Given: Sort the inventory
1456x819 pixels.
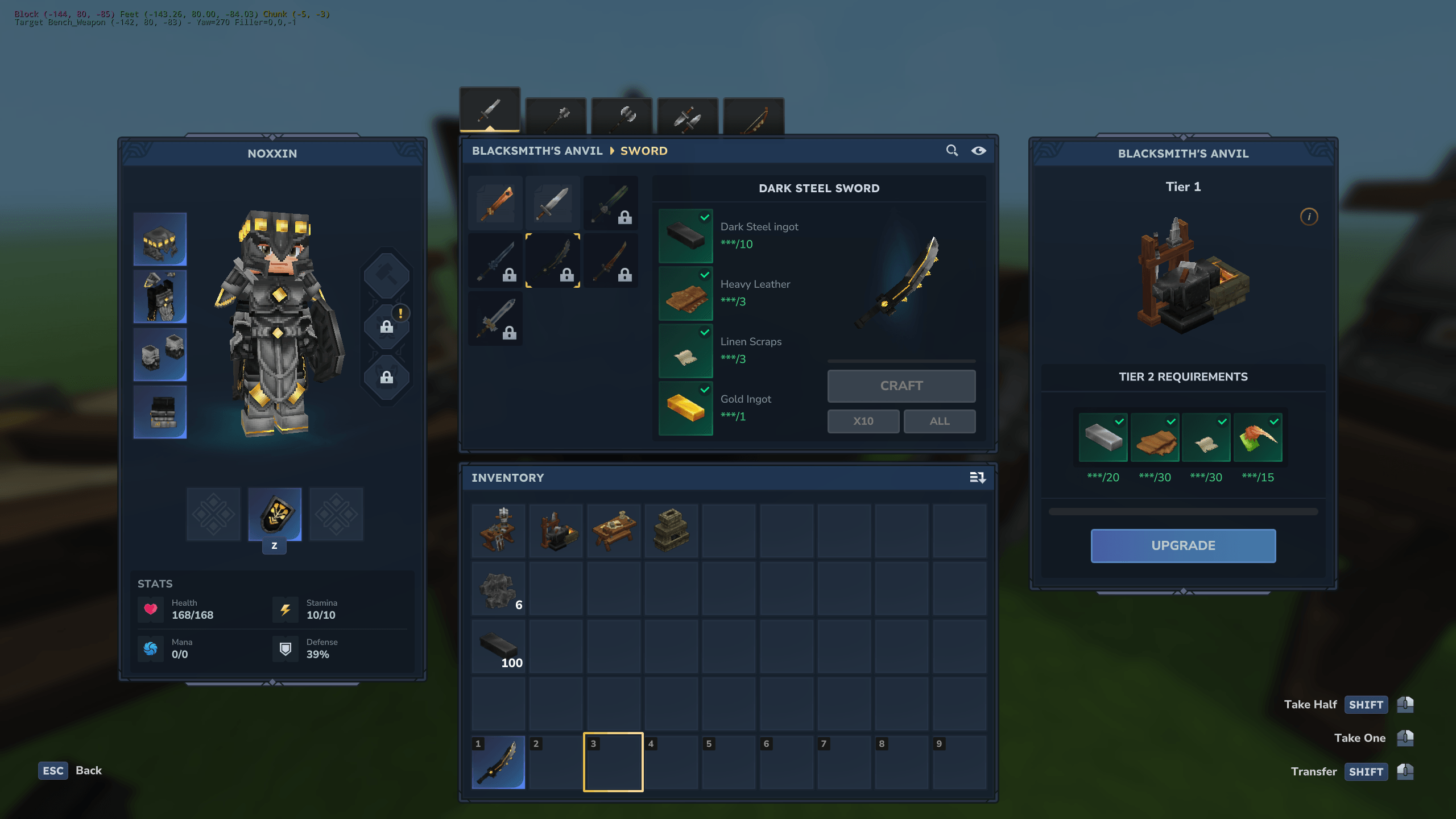Looking at the screenshot, I should click(977, 478).
